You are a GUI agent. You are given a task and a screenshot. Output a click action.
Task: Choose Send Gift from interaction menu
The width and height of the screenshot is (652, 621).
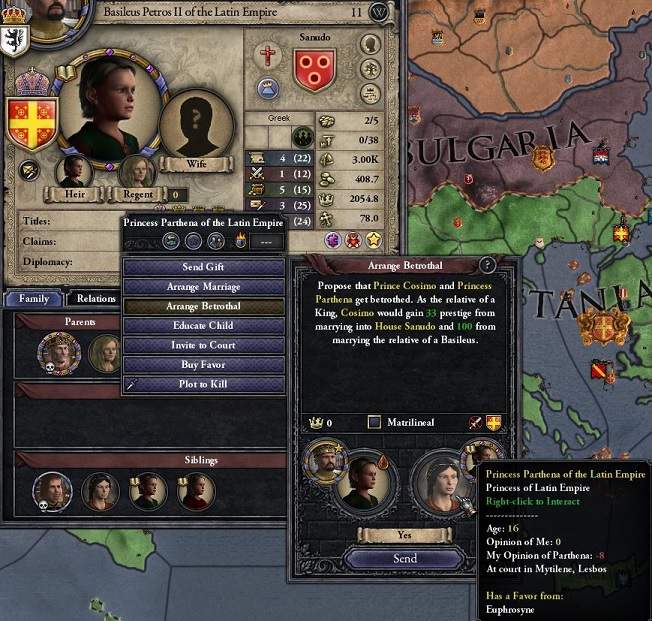pyautogui.click(x=204, y=268)
